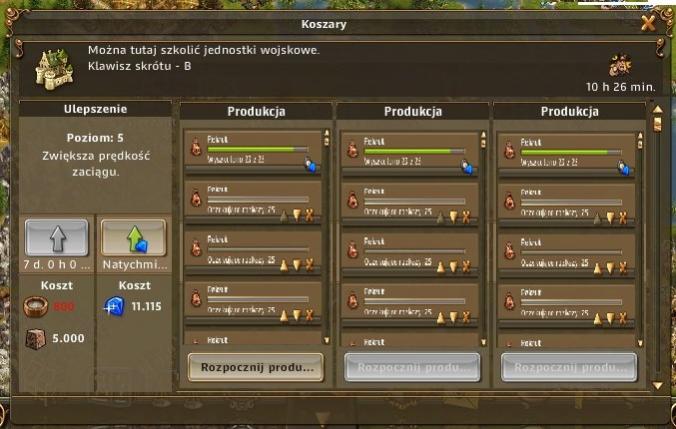Click the window scrollbar's down arrow
676x429 pixels.
(657, 384)
